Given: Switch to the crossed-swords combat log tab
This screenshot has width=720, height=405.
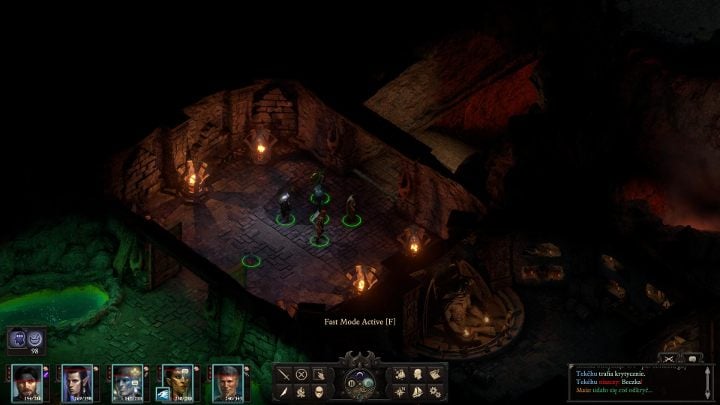Looking at the screenshot, I should coord(670,358).
